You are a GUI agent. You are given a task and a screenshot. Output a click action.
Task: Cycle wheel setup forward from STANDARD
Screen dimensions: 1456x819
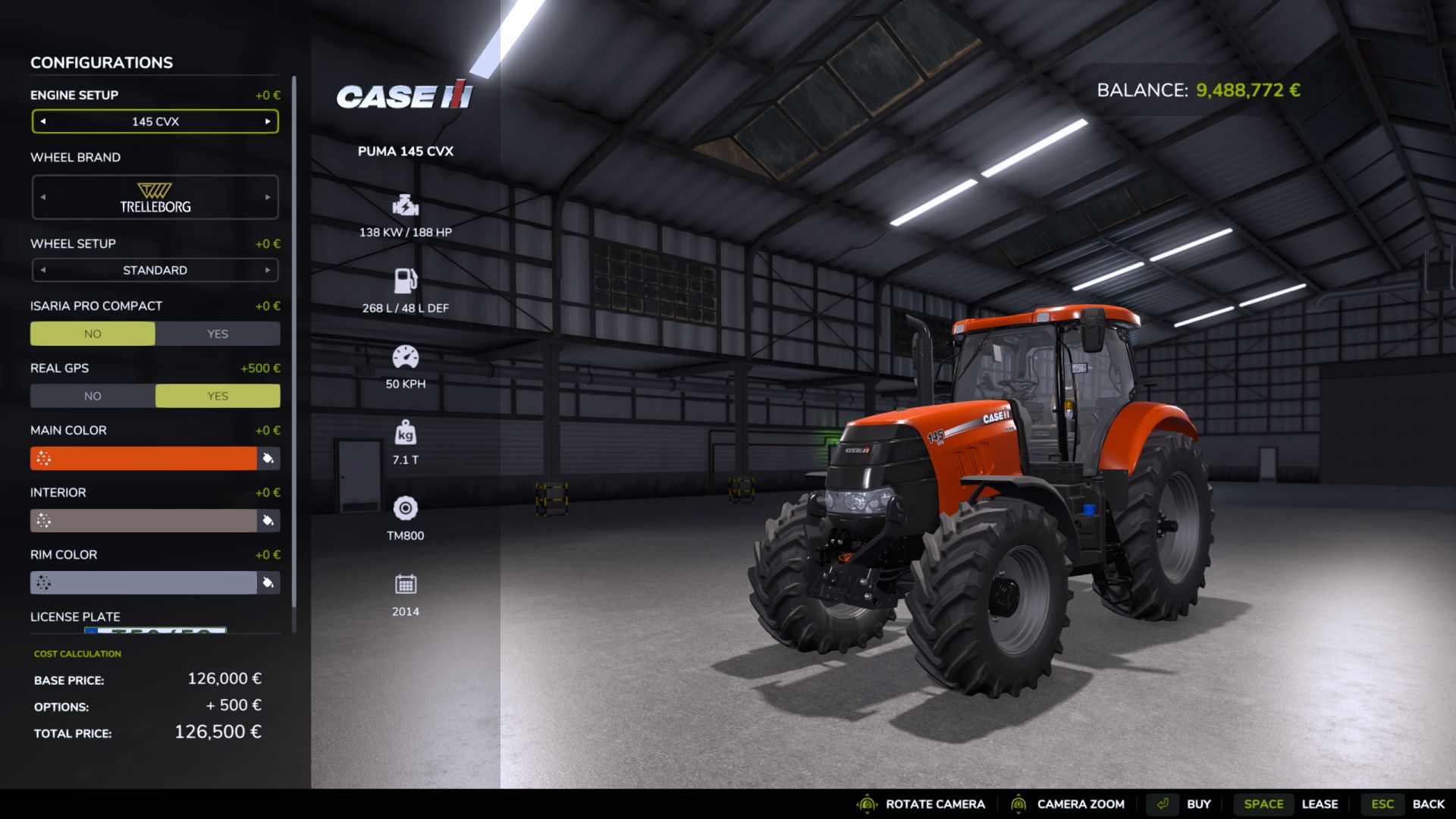(x=267, y=269)
